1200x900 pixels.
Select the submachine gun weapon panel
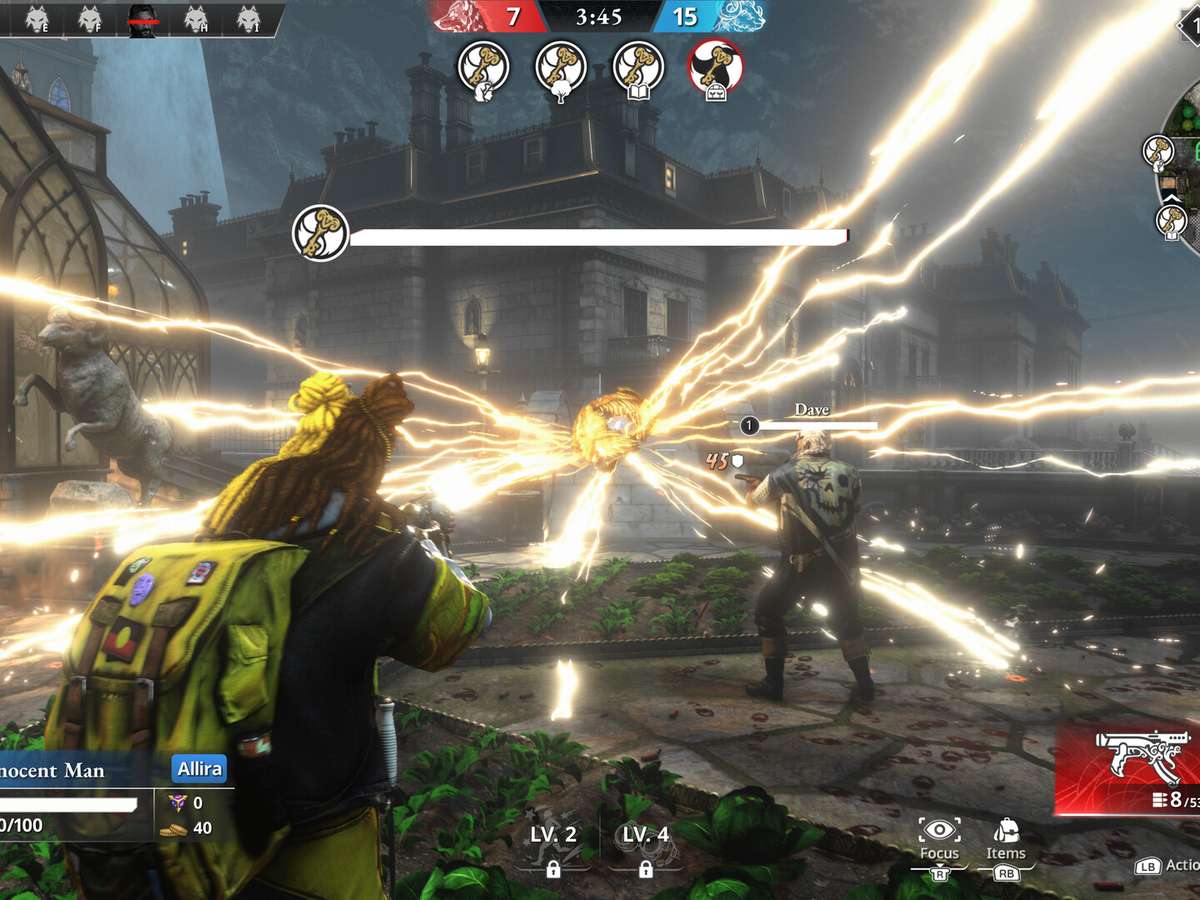[1128, 770]
